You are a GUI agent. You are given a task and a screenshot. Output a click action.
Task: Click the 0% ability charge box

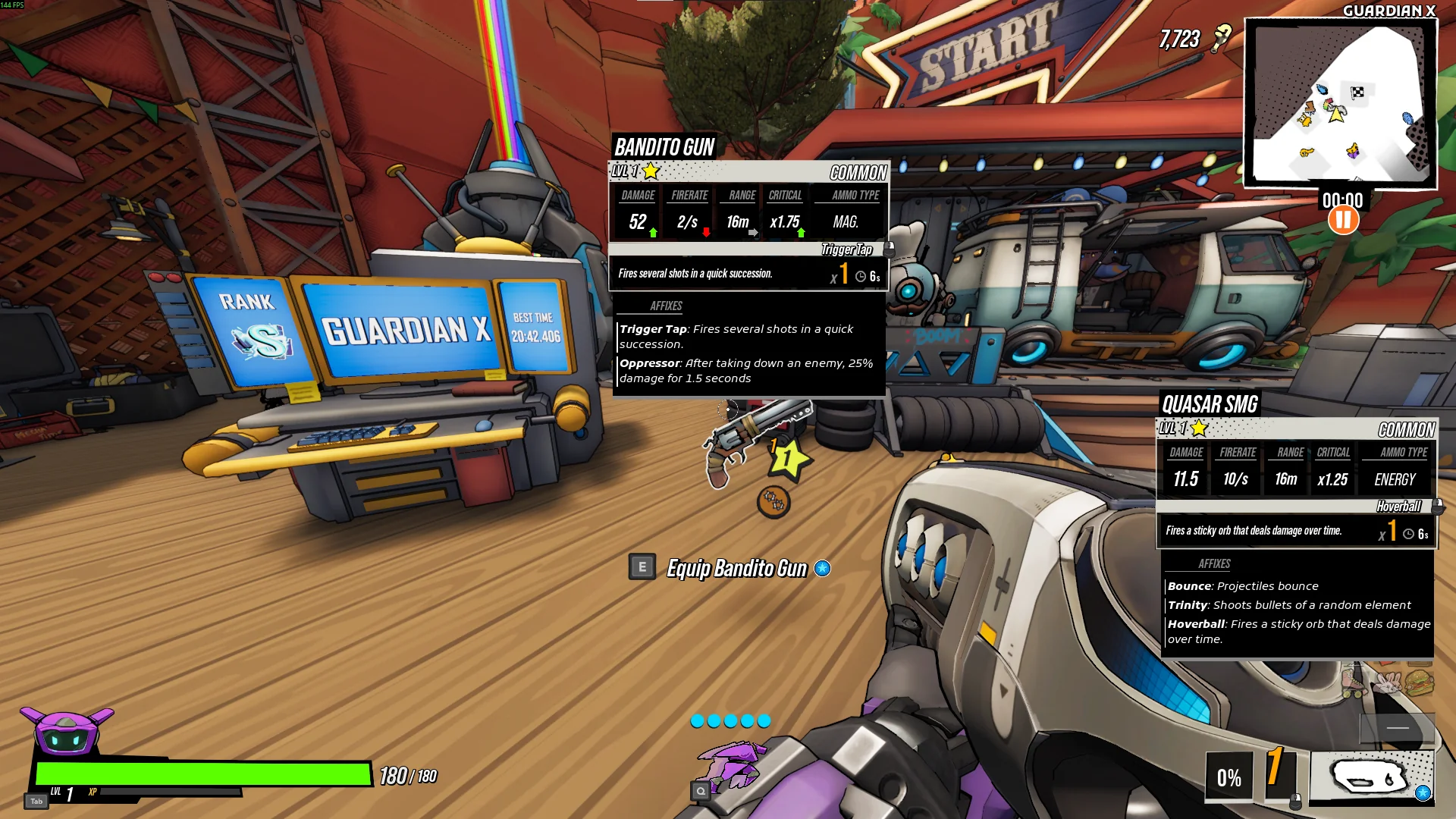click(1228, 777)
